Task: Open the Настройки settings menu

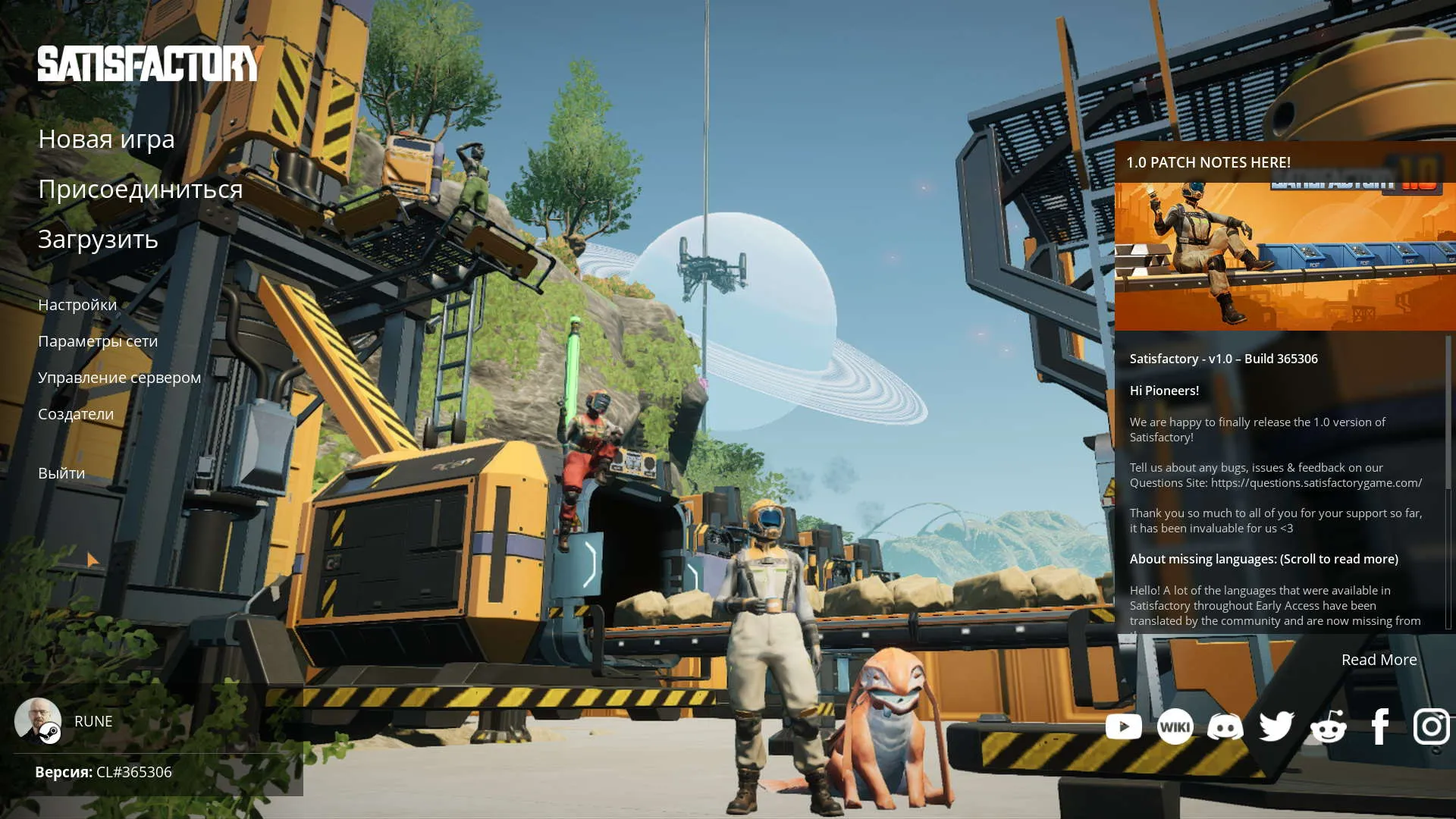Action: coord(77,305)
